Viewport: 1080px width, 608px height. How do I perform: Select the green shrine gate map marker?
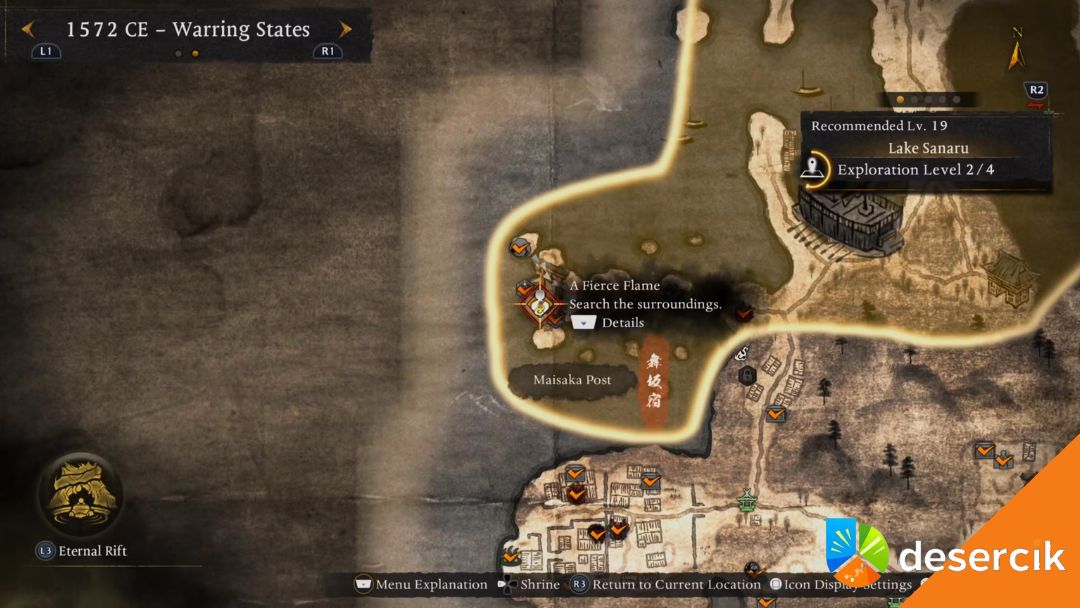[746, 499]
